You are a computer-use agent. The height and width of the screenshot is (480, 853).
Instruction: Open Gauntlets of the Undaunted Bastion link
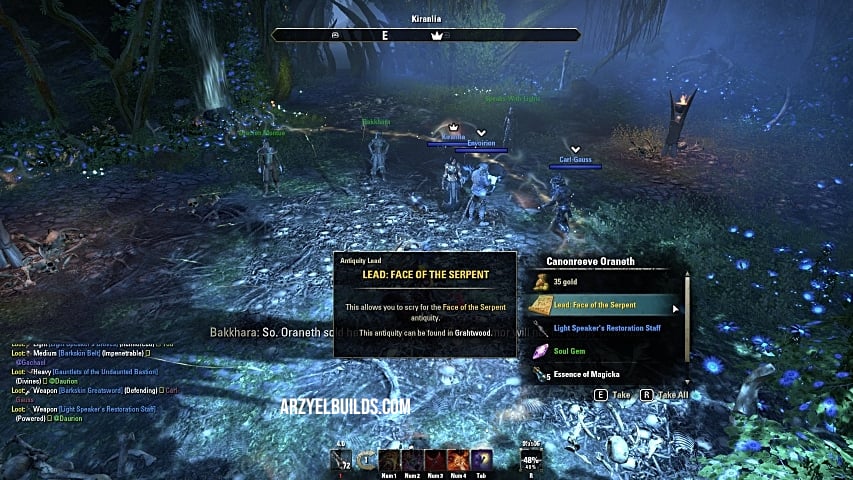107,371
